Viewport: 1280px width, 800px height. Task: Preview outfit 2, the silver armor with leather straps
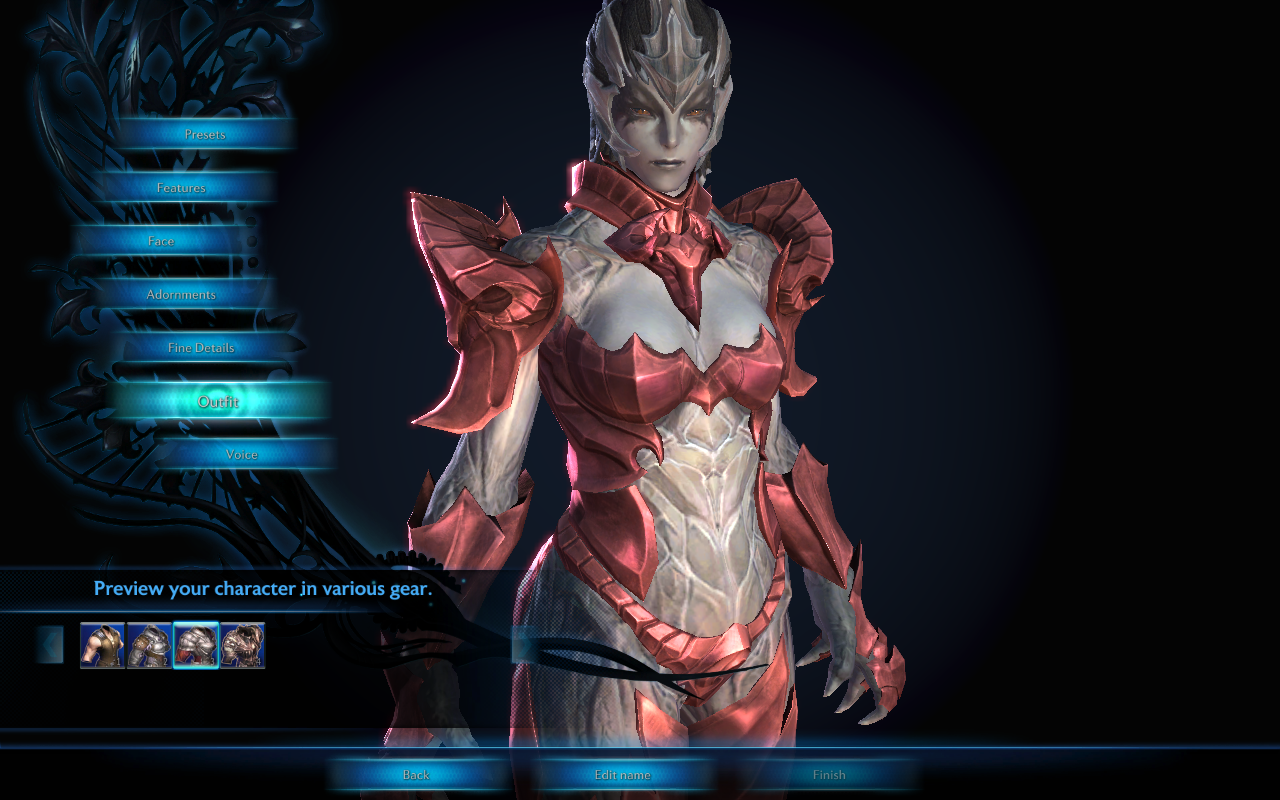(149, 645)
